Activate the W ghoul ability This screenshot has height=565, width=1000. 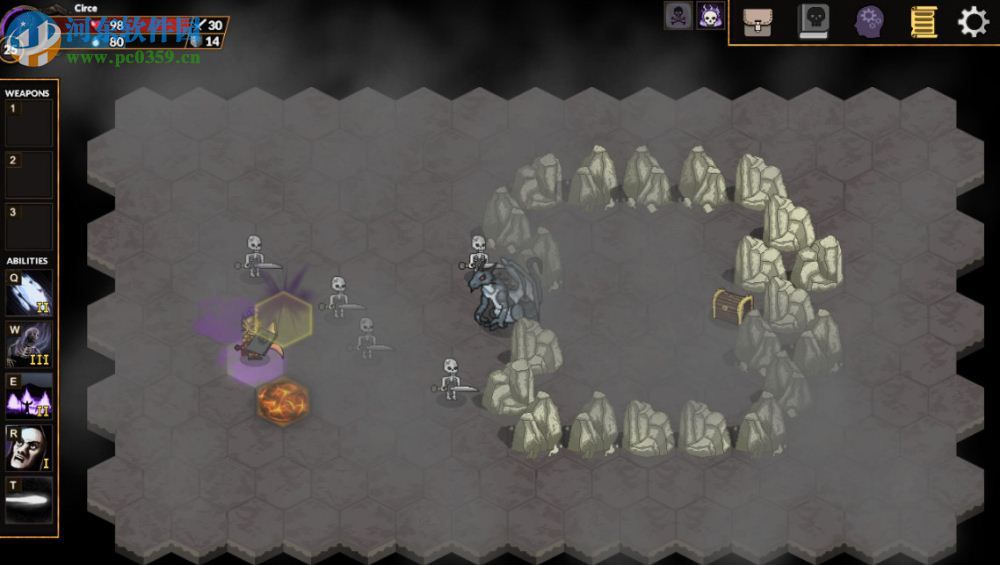30,344
